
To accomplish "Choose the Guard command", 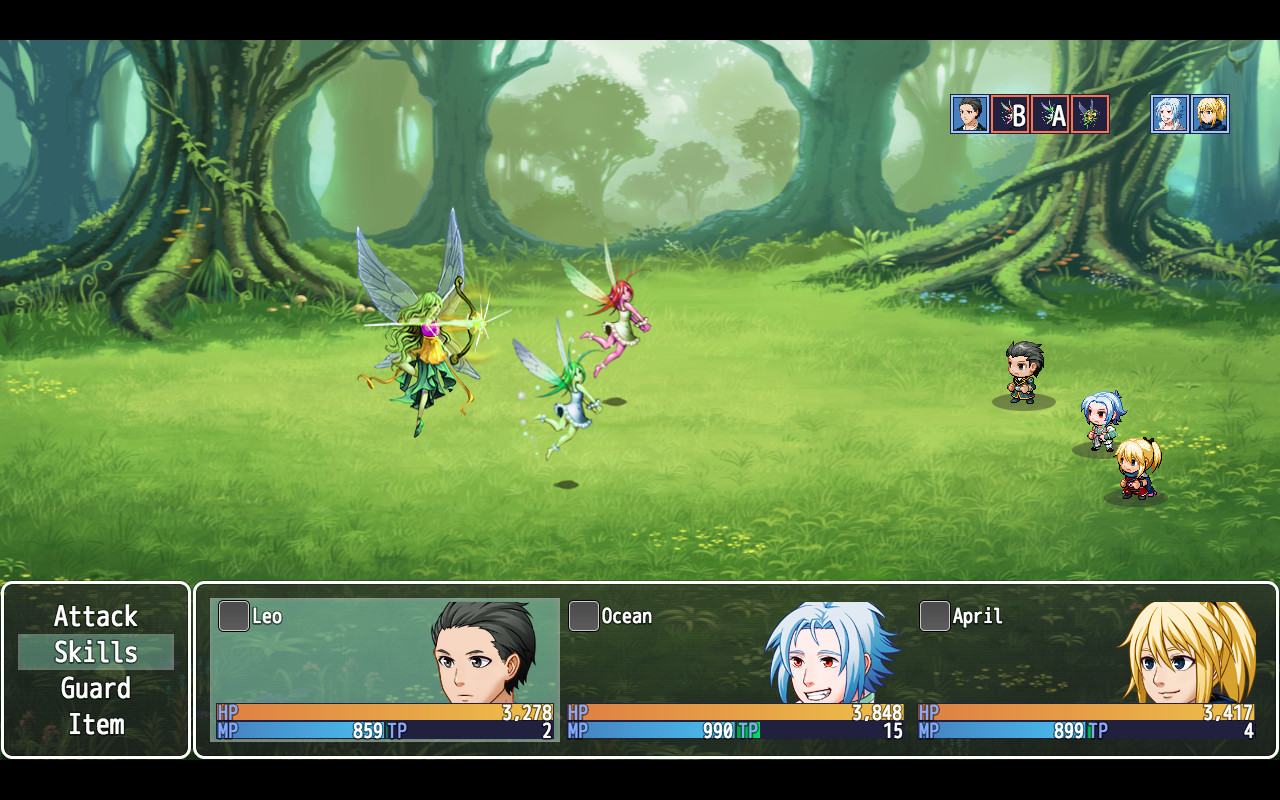I will [96, 688].
